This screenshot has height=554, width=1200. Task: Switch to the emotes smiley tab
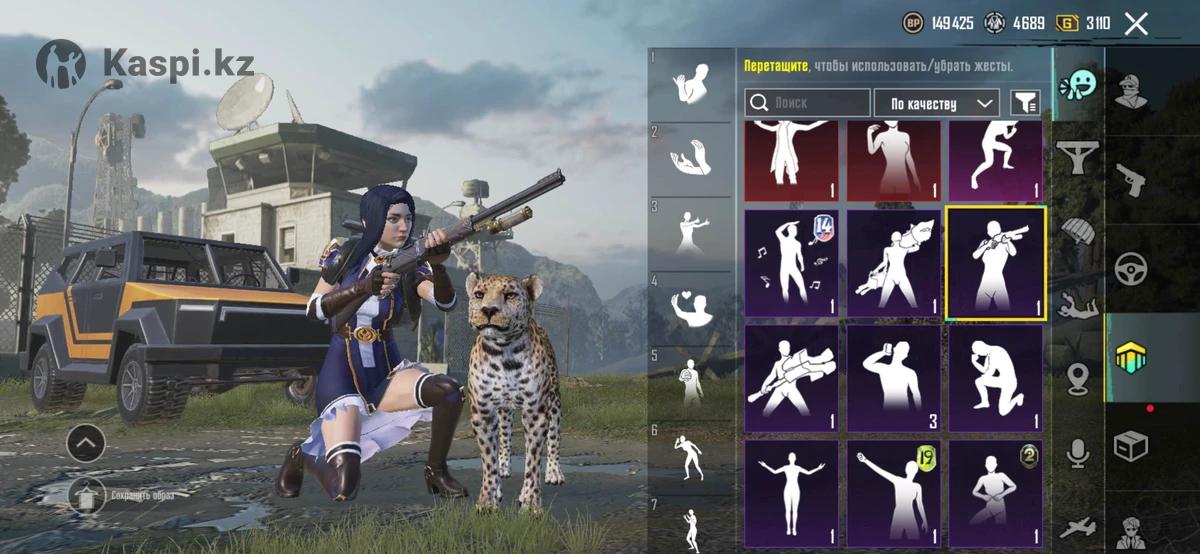(1078, 85)
